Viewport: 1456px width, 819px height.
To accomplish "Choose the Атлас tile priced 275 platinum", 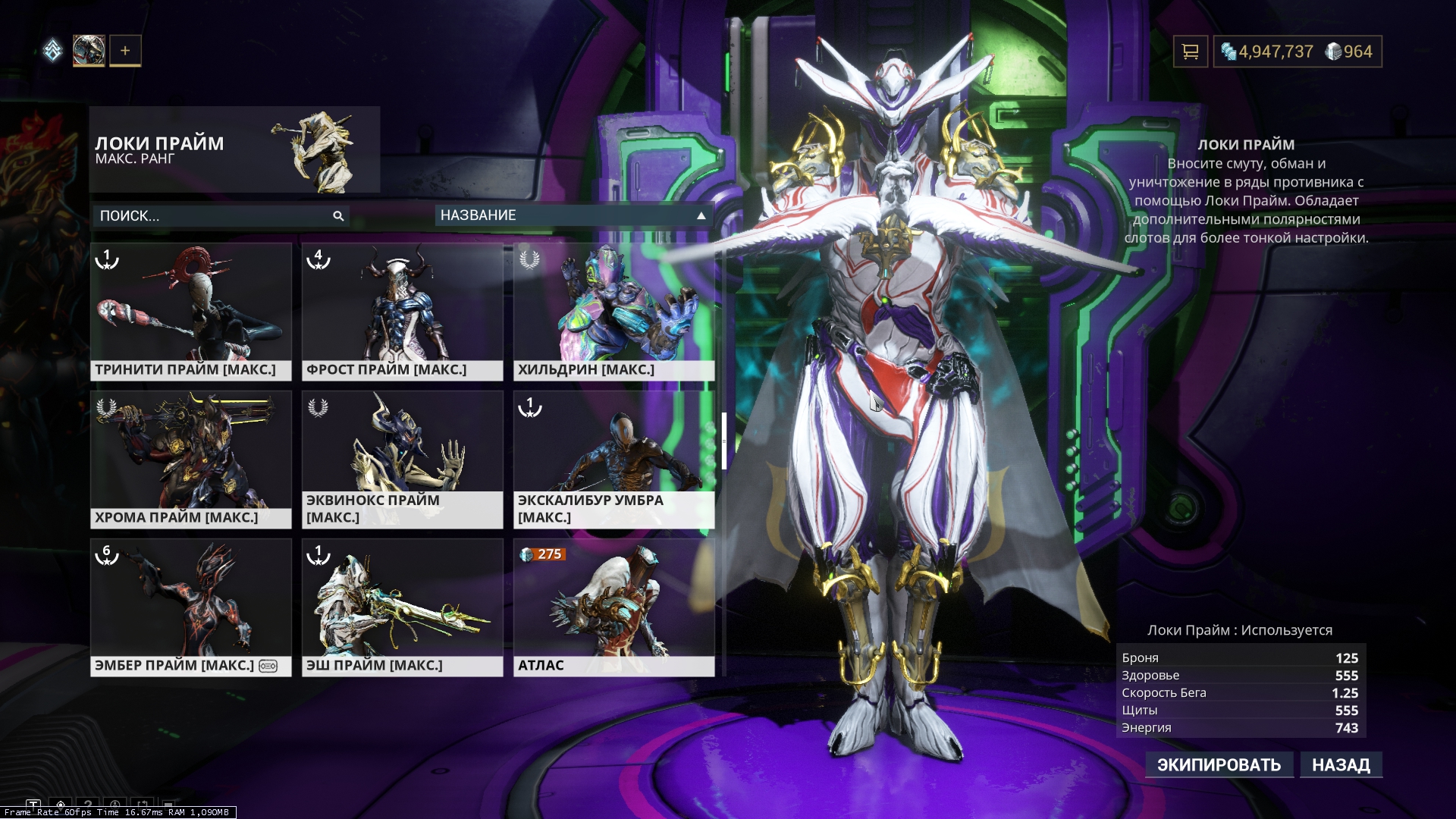I will coord(613,607).
